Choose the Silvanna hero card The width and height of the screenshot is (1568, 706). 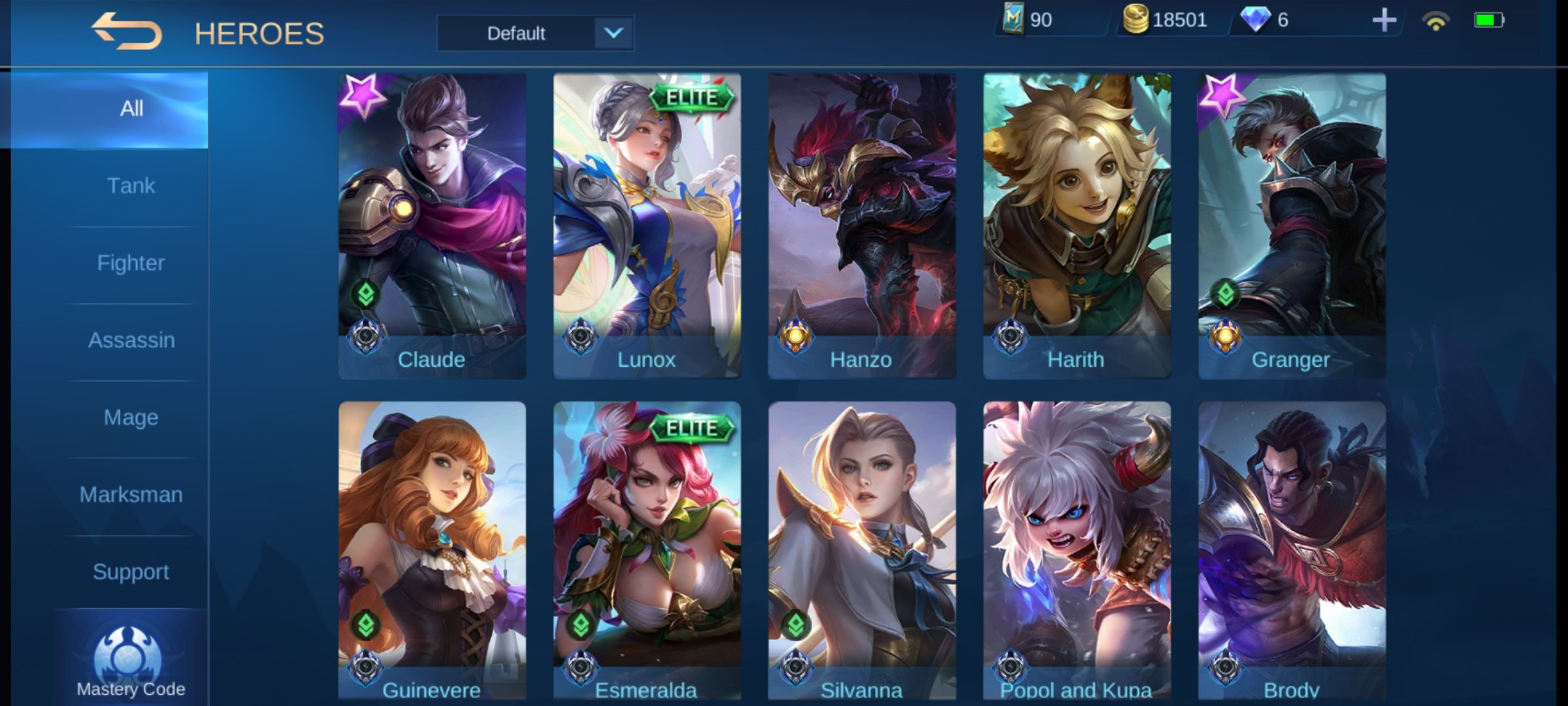click(x=862, y=550)
